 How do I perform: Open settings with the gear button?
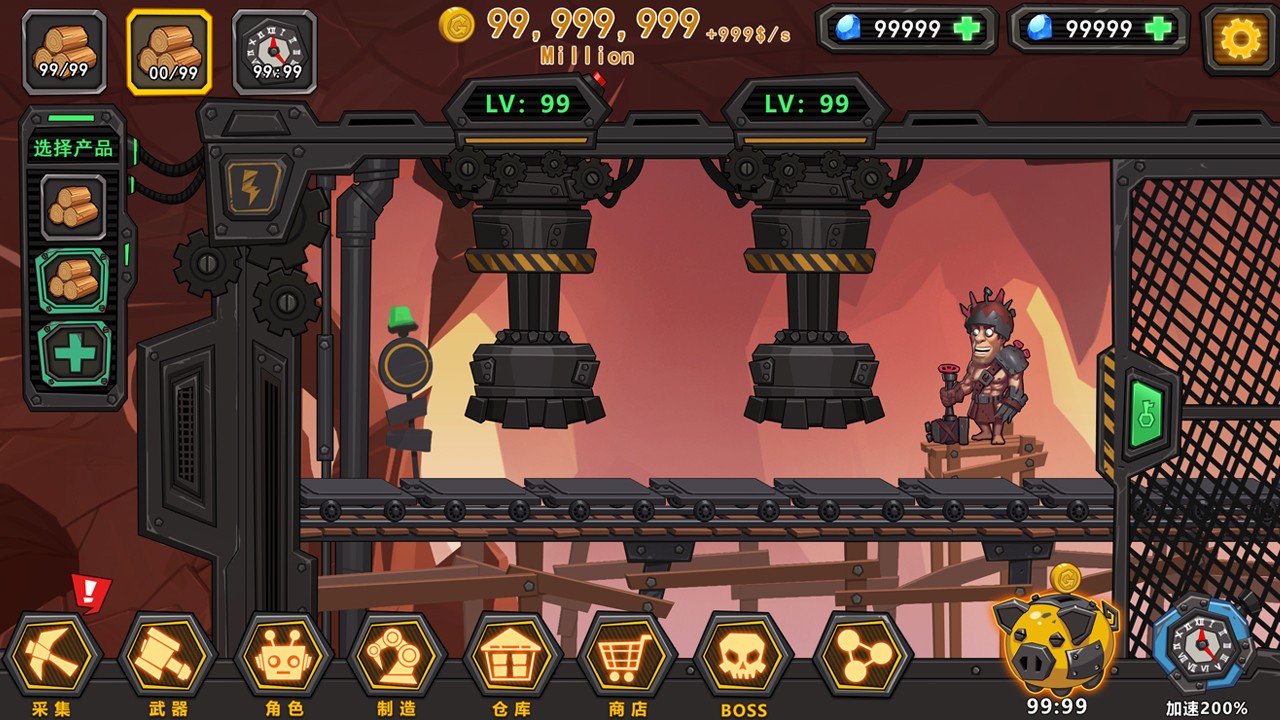tap(1240, 39)
